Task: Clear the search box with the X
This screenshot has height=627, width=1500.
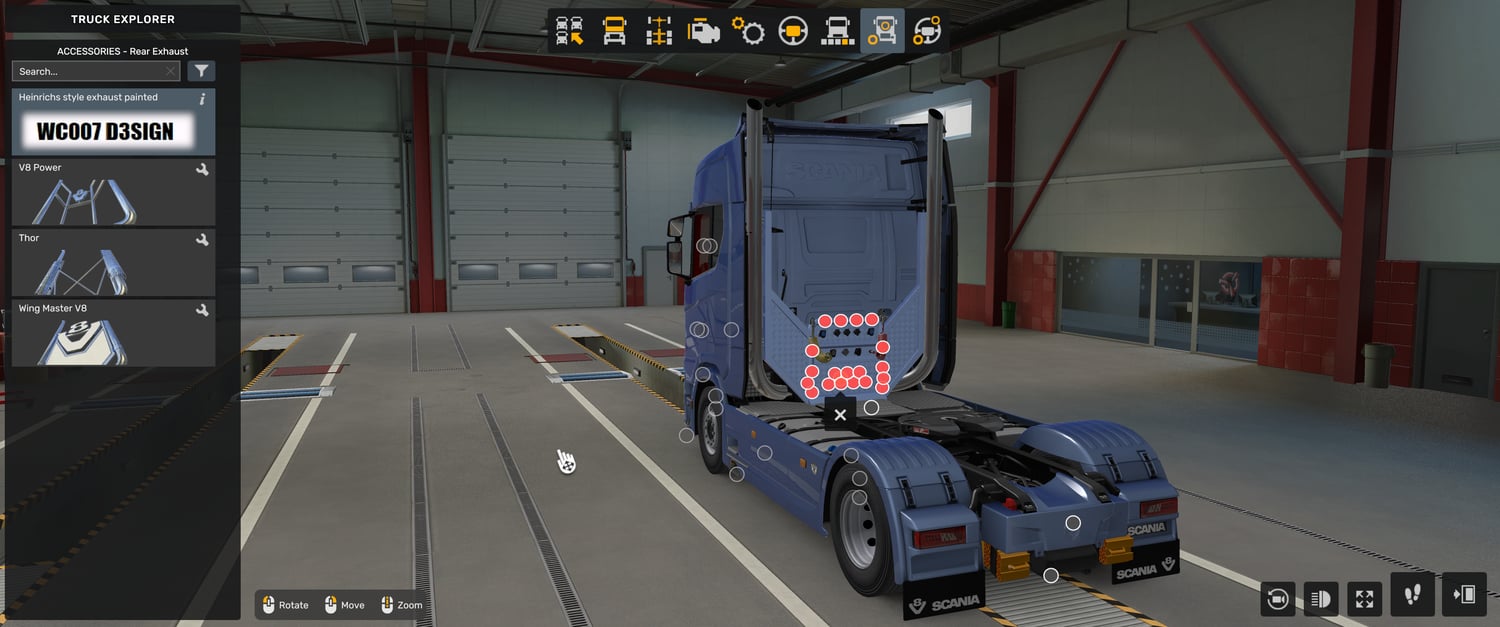Action: pyautogui.click(x=171, y=71)
